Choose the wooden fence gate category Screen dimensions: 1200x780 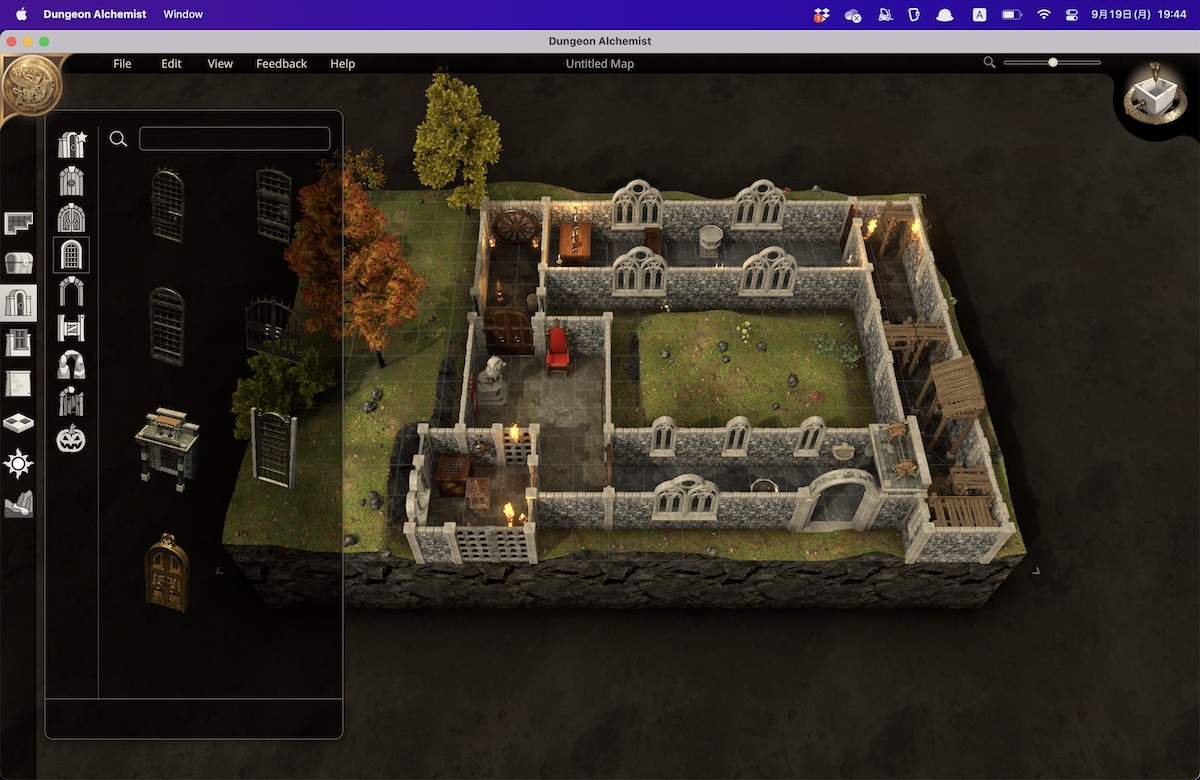[71, 327]
